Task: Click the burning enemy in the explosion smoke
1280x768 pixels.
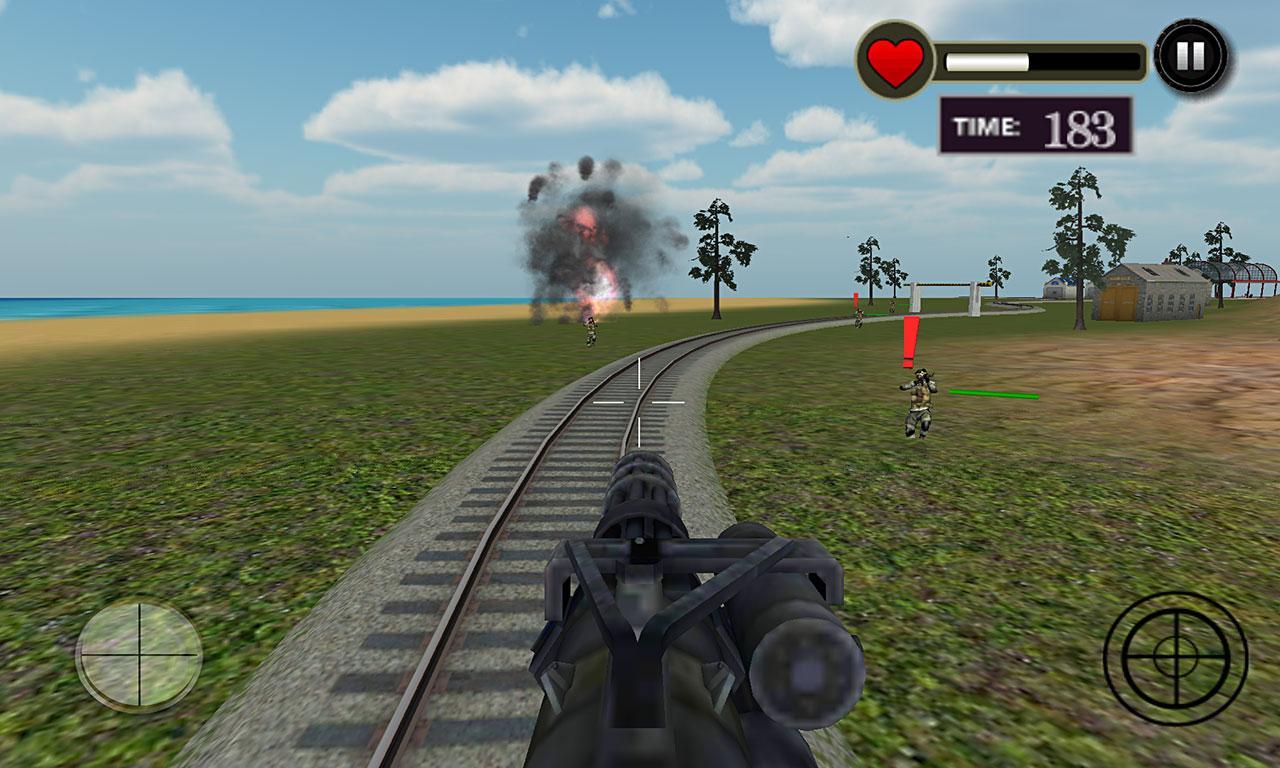Action: pyautogui.click(x=588, y=330)
